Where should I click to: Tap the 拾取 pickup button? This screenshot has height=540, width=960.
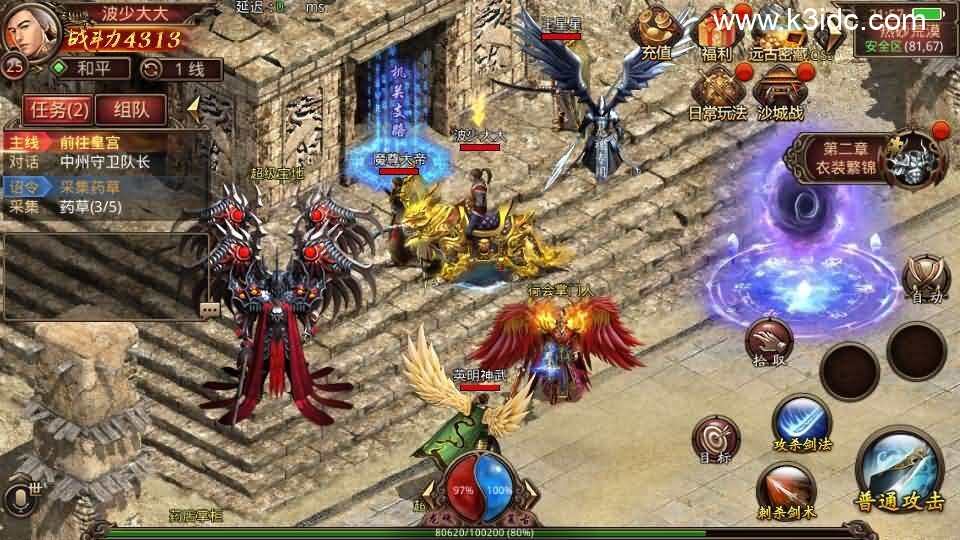click(768, 341)
